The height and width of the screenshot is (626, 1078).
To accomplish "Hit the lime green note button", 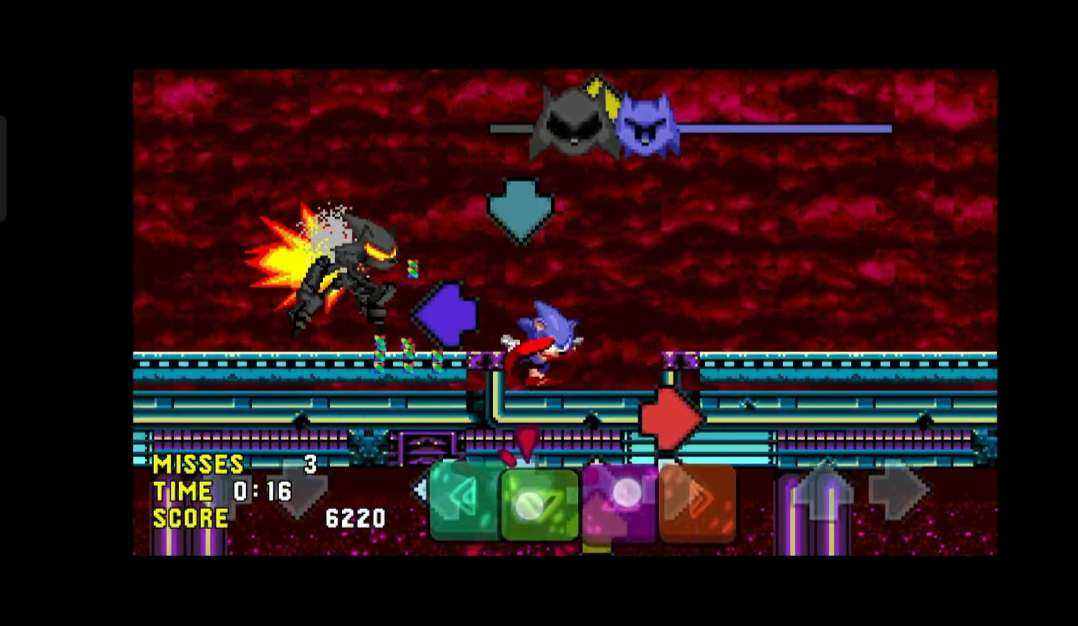I will (x=540, y=504).
